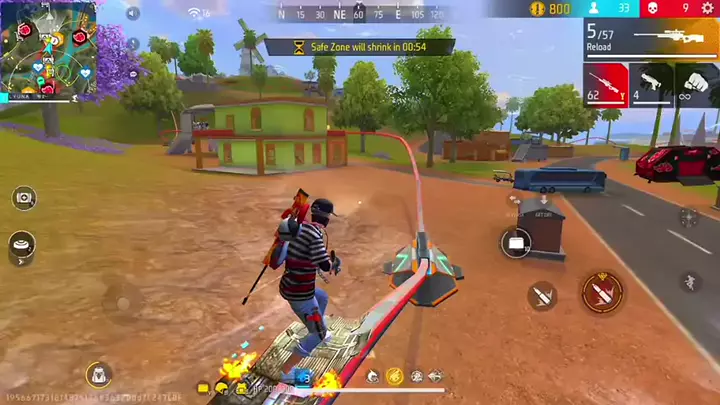Screen dimensions: 720x405
Task: Open the minimap
Action: [48, 50]
